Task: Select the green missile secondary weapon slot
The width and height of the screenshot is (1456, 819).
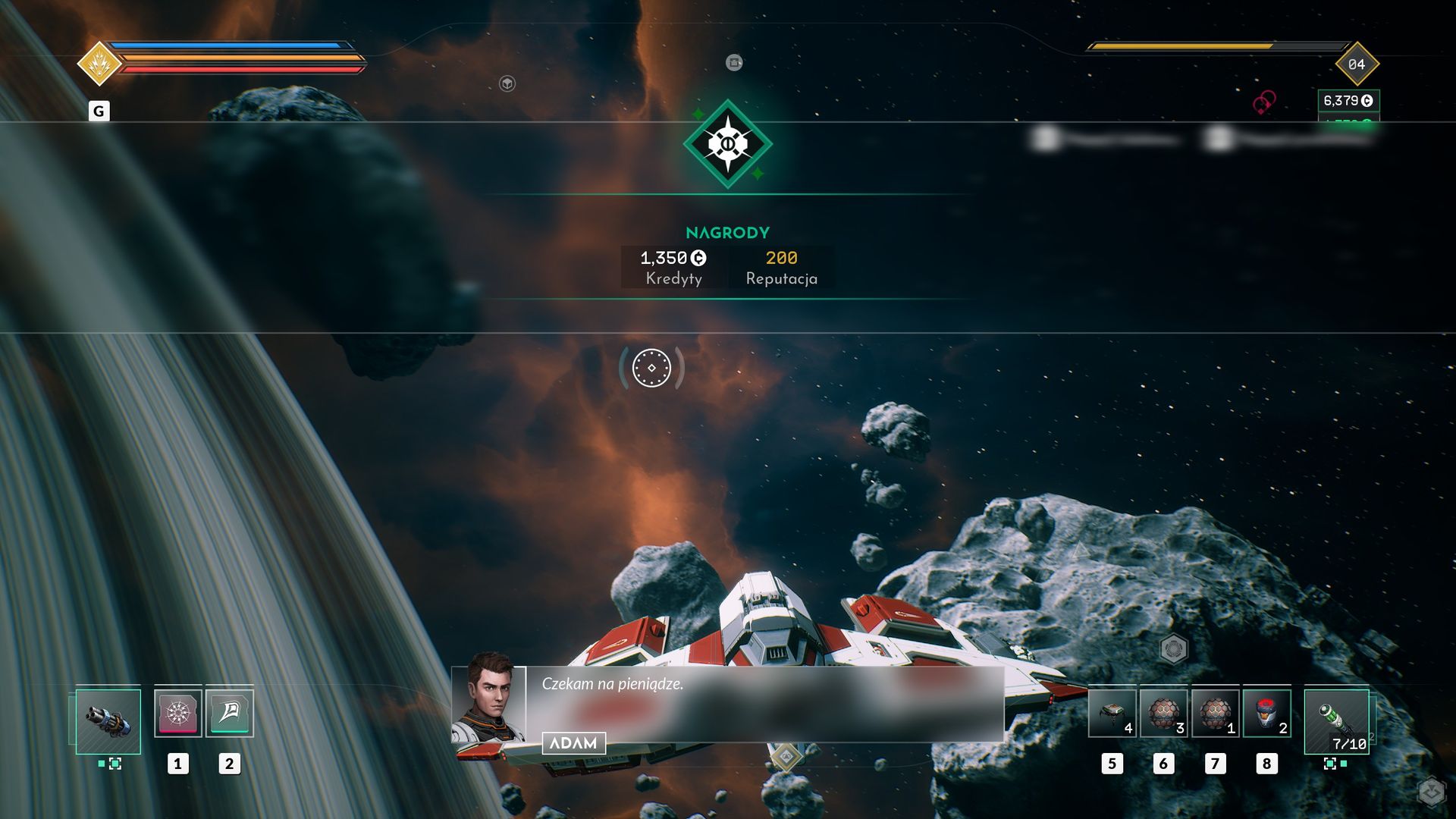Action: point(1336,720)
